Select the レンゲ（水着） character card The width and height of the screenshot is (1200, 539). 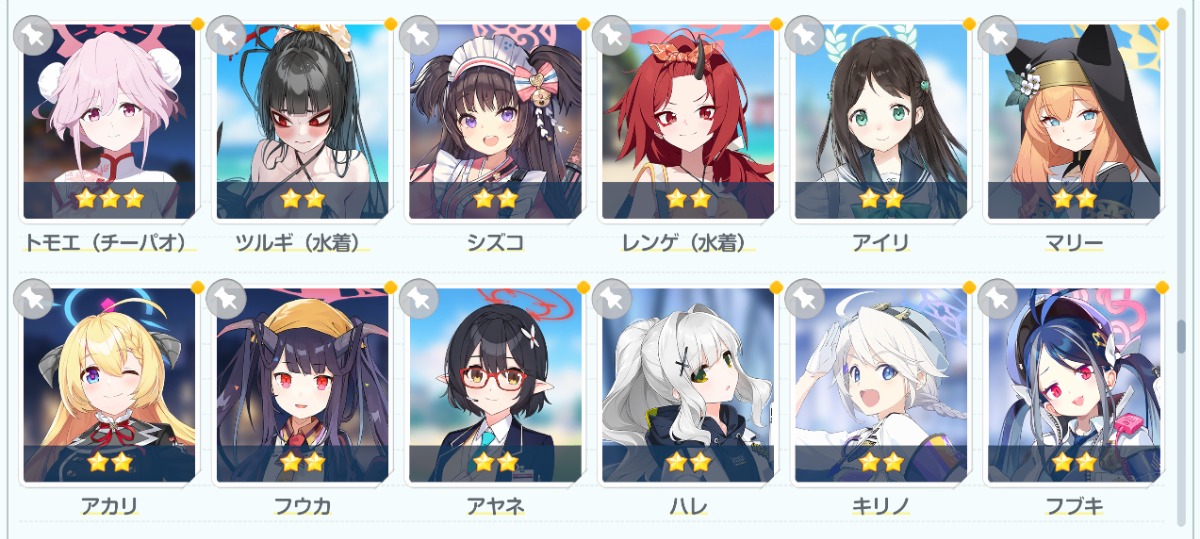pyautogui.click(x=689, y=120)
